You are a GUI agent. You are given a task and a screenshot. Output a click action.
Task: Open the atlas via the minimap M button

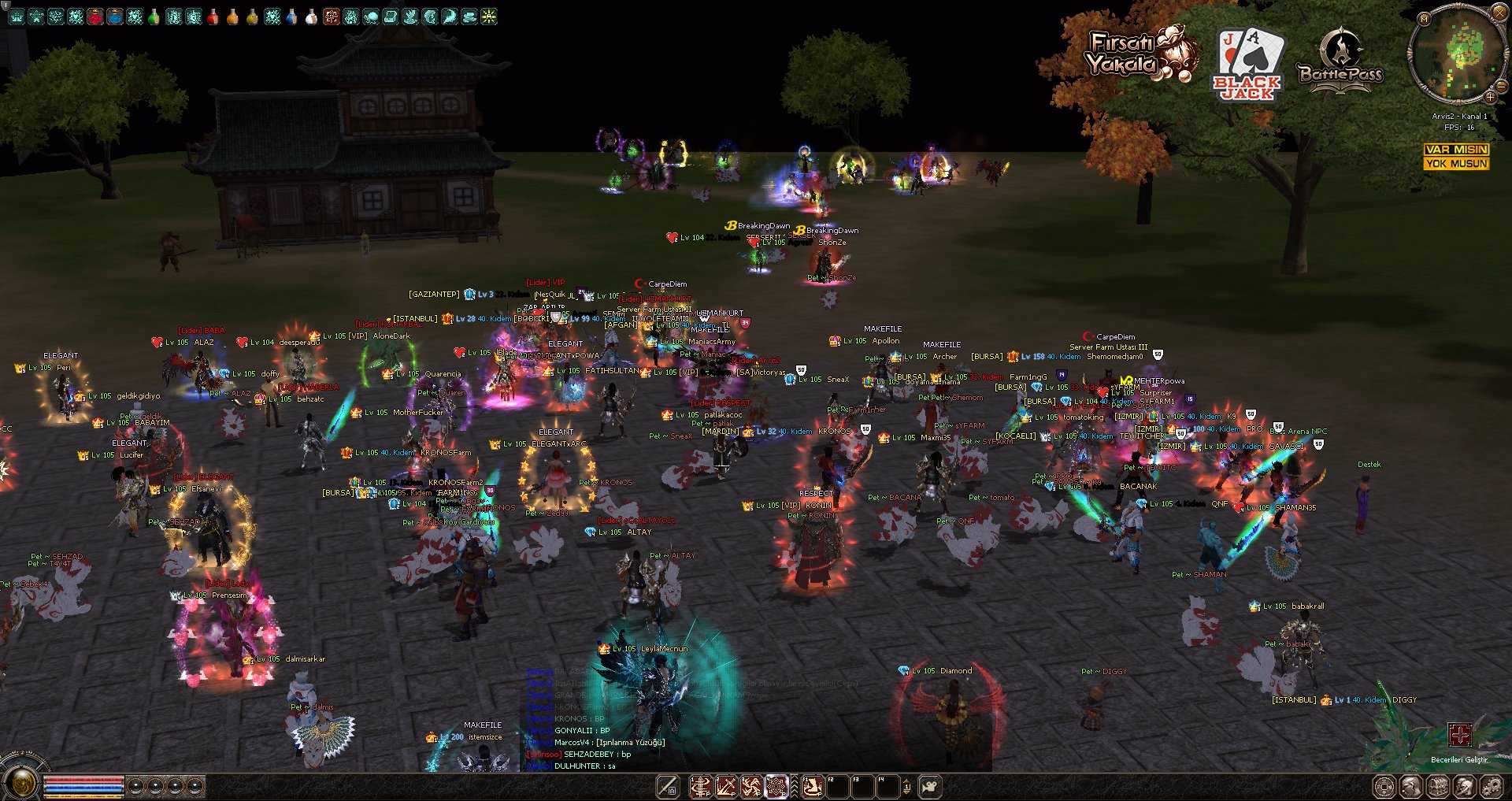[x=1424, y=19]
